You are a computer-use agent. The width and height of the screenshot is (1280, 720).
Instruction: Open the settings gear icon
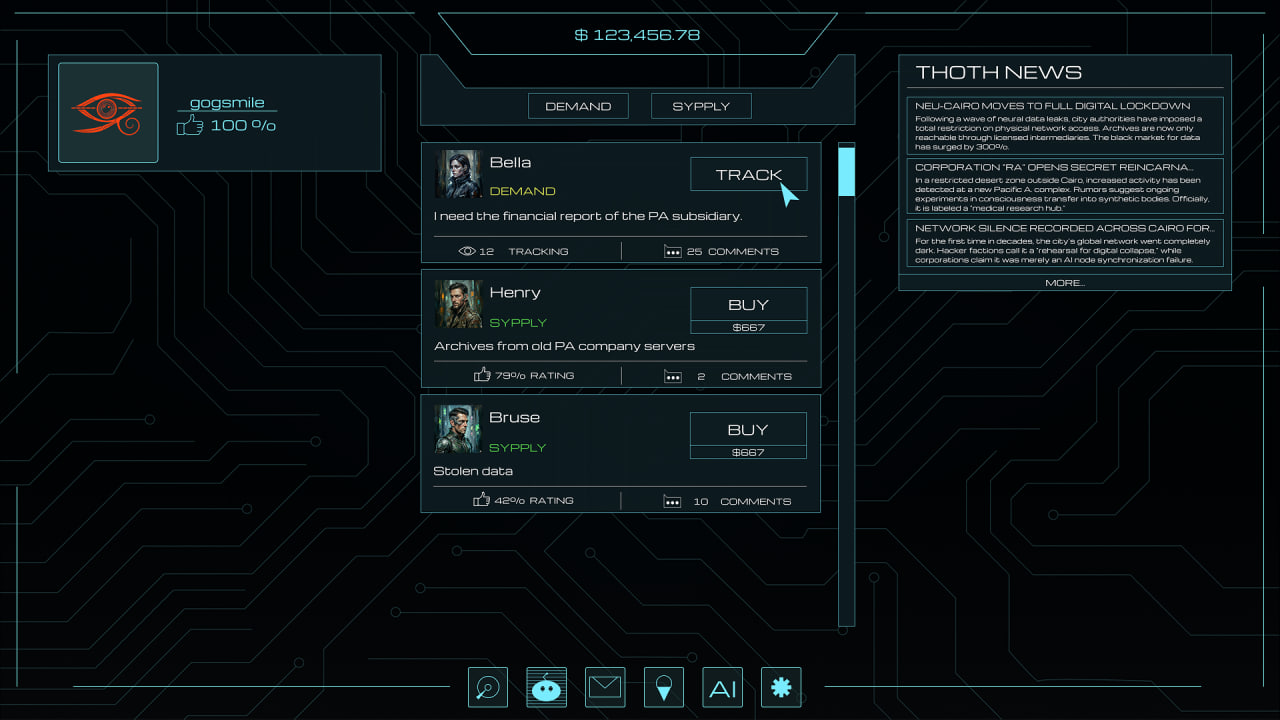pos(781,687)
